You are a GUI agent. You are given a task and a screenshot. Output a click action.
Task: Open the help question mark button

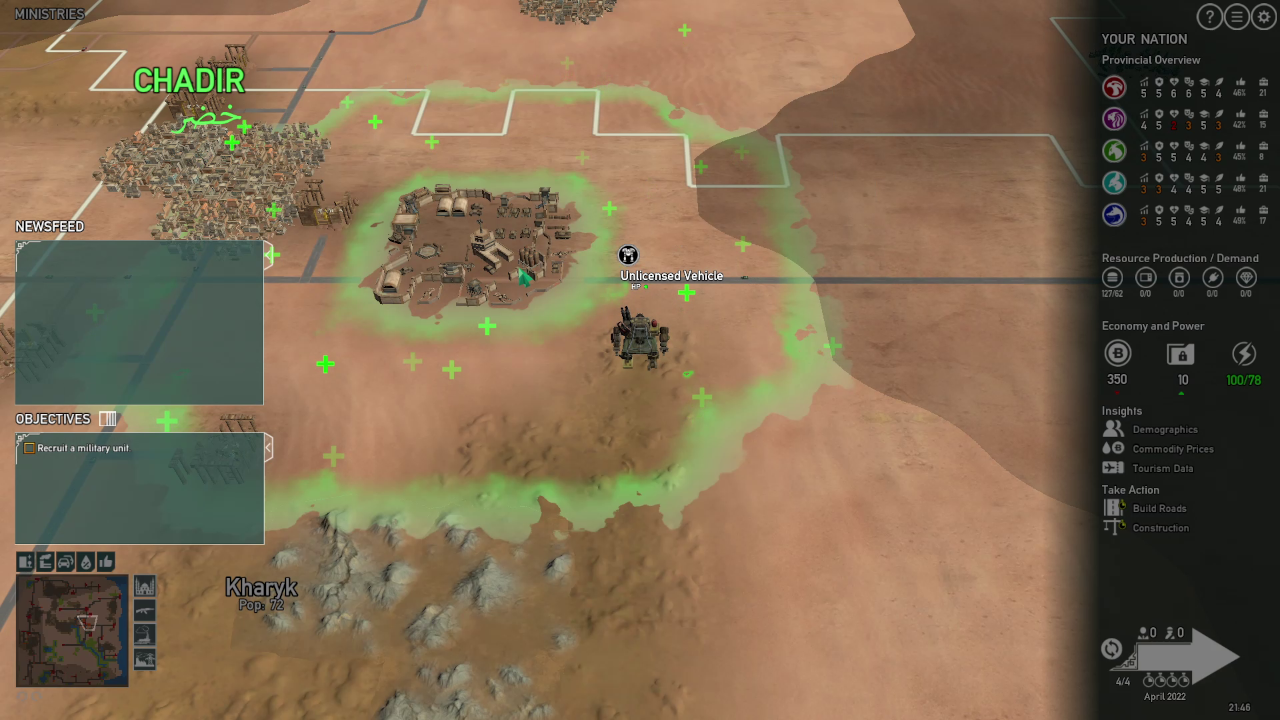[x=1210, y=17]
